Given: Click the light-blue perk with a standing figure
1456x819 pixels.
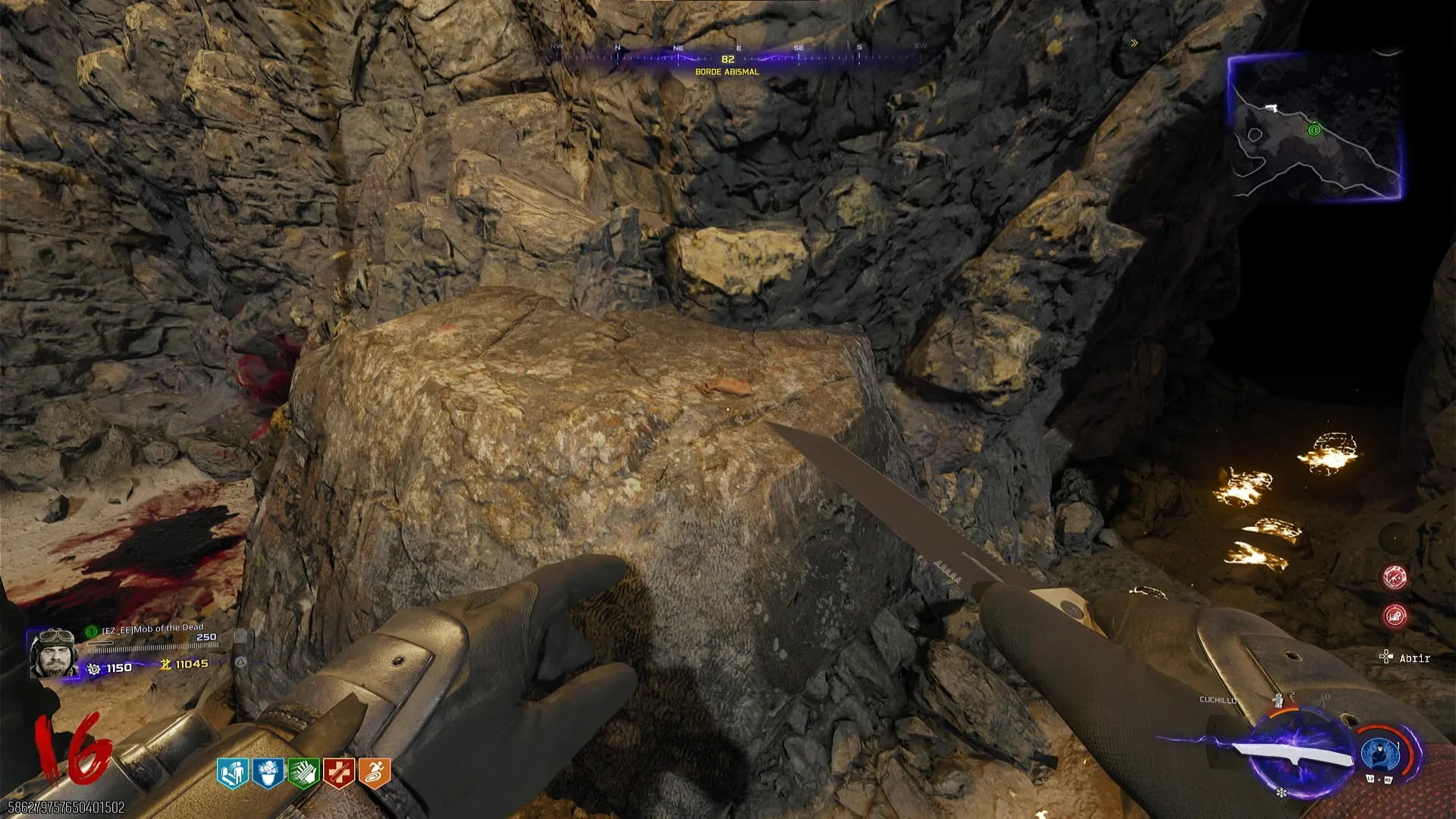Looking at the screenshot, I should [232, 773].
